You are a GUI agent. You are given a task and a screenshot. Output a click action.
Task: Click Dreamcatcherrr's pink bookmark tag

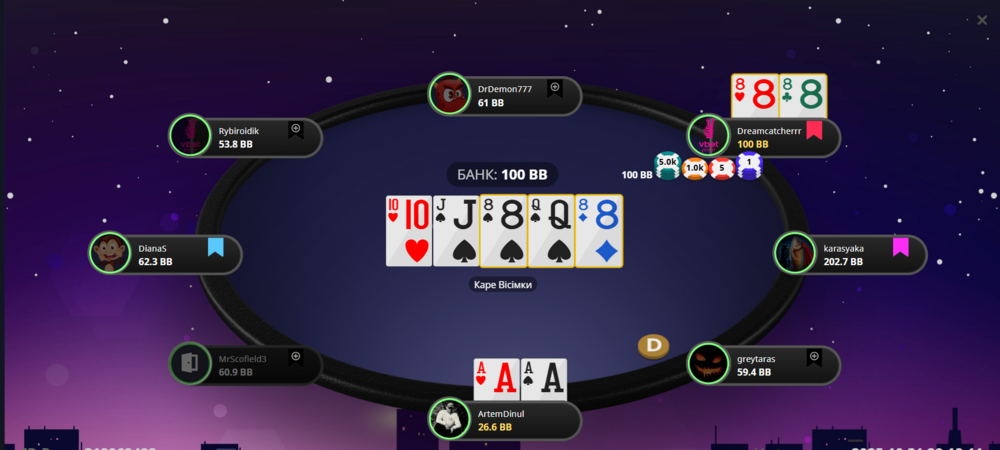pyautogui.click(x=814, y=129)
